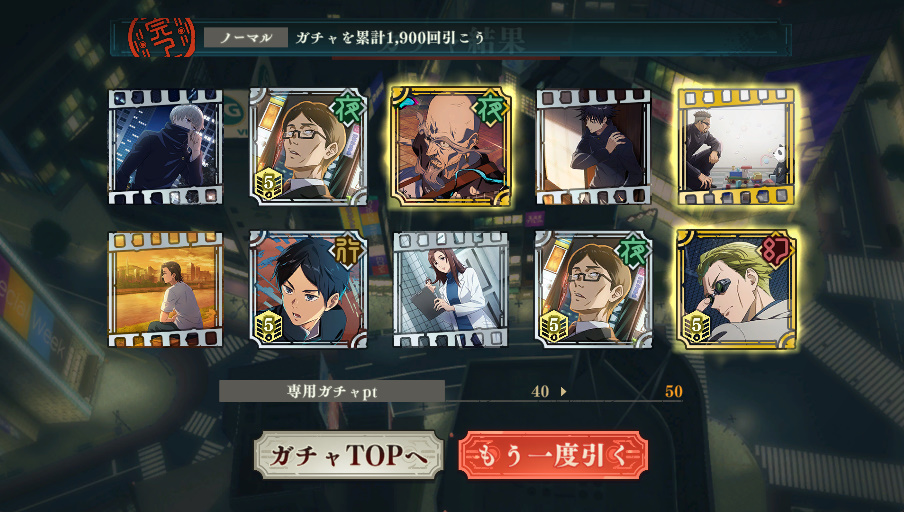Select the woman in white coat card

coord(451,289)
